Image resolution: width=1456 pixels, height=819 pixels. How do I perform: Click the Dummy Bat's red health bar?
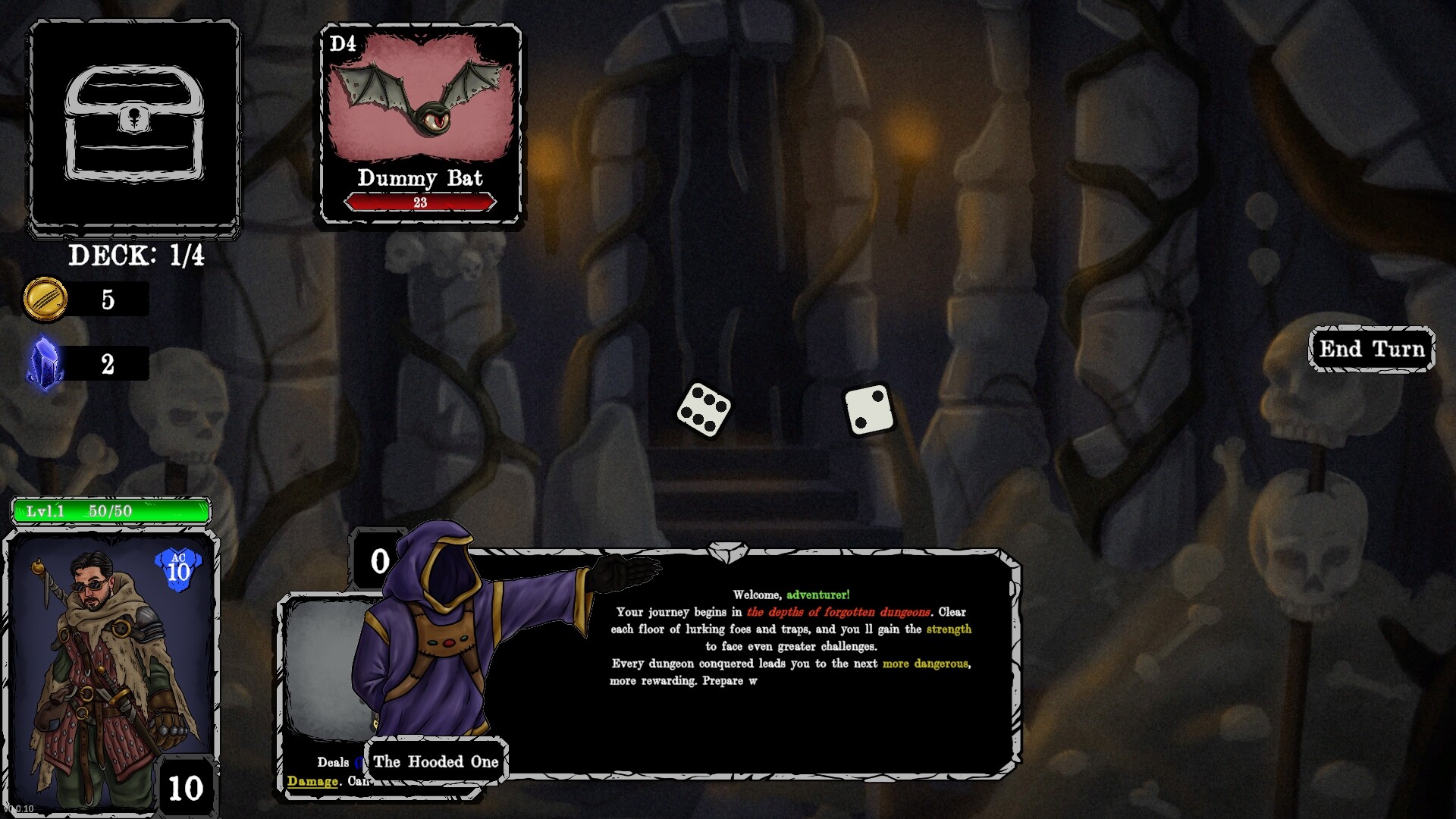coord(421,202)
